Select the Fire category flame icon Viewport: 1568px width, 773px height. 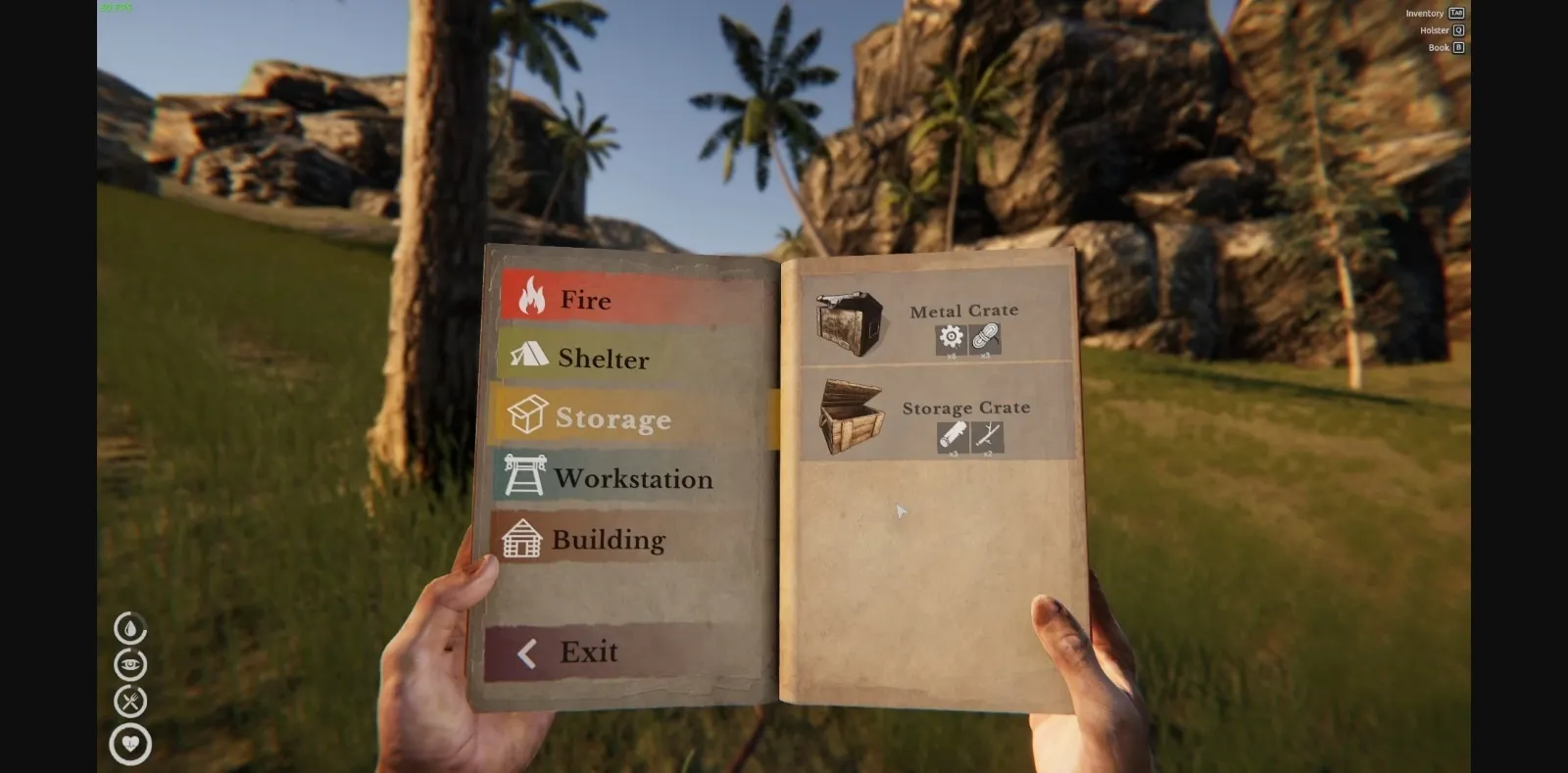click(x=529, y=299)
